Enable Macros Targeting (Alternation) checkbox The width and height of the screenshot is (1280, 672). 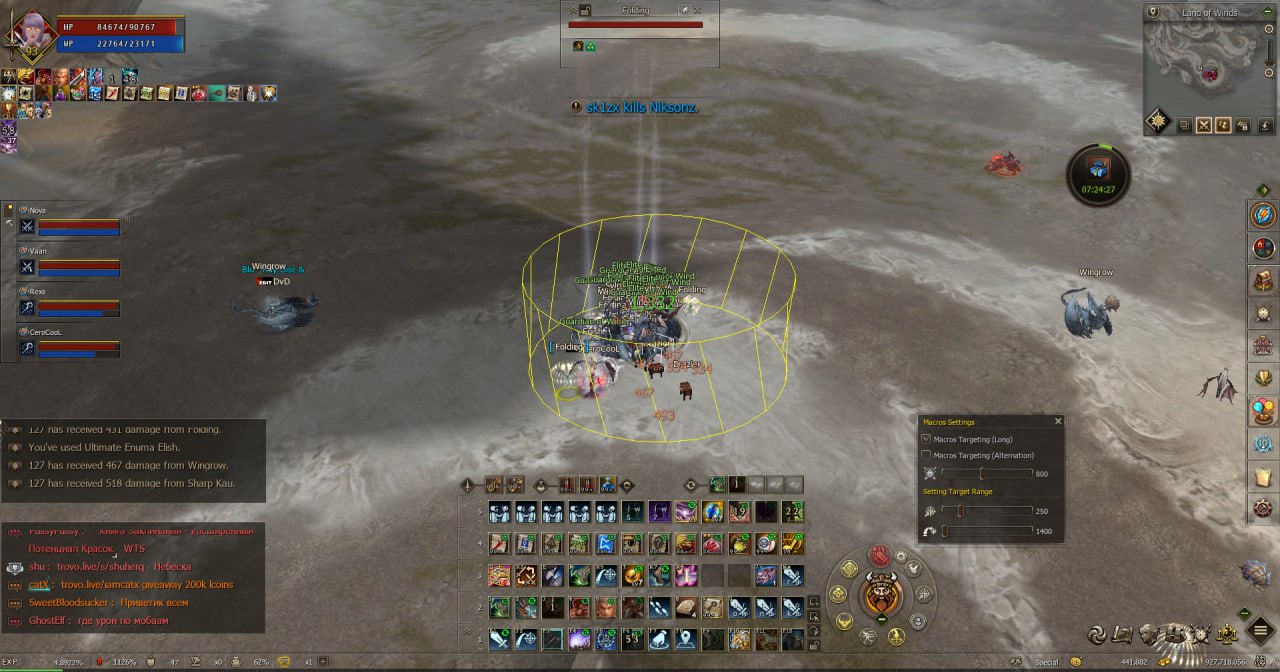click(926, 455)
